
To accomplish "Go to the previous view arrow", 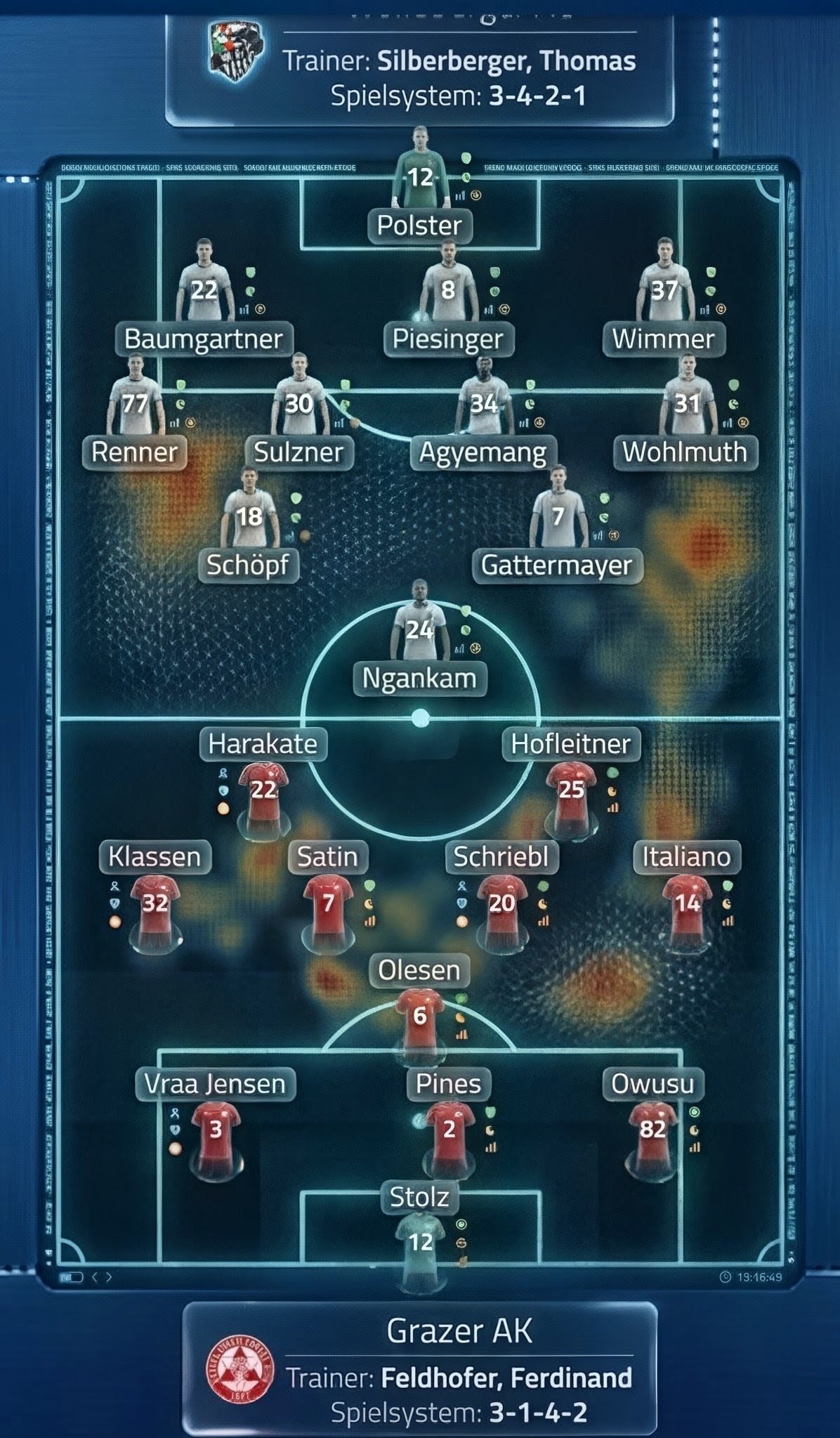I will point(96,1276).
